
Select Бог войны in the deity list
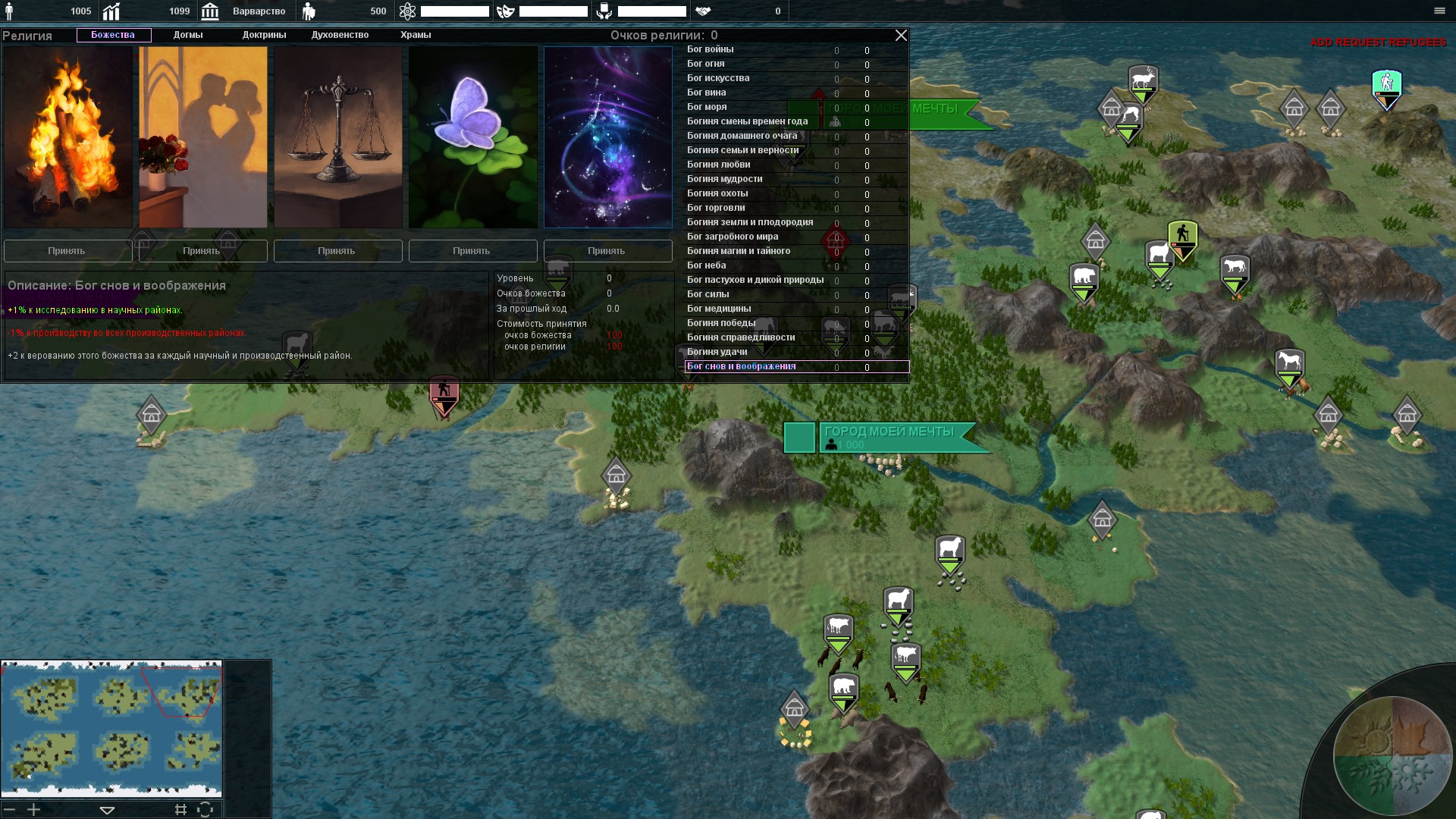coord(711,50)
